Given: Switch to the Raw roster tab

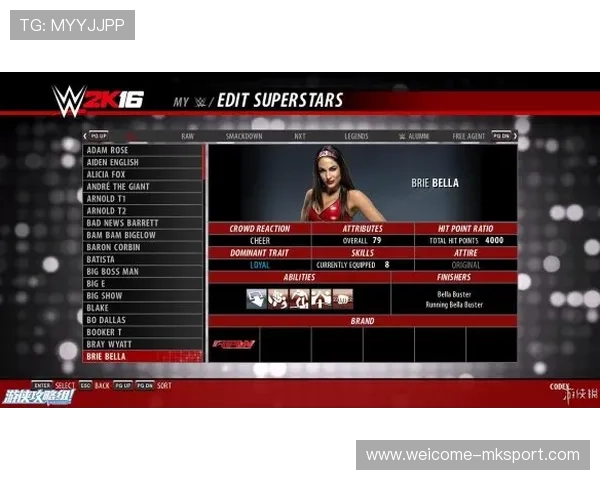Looking at the screenshot, I should [188, 136].
